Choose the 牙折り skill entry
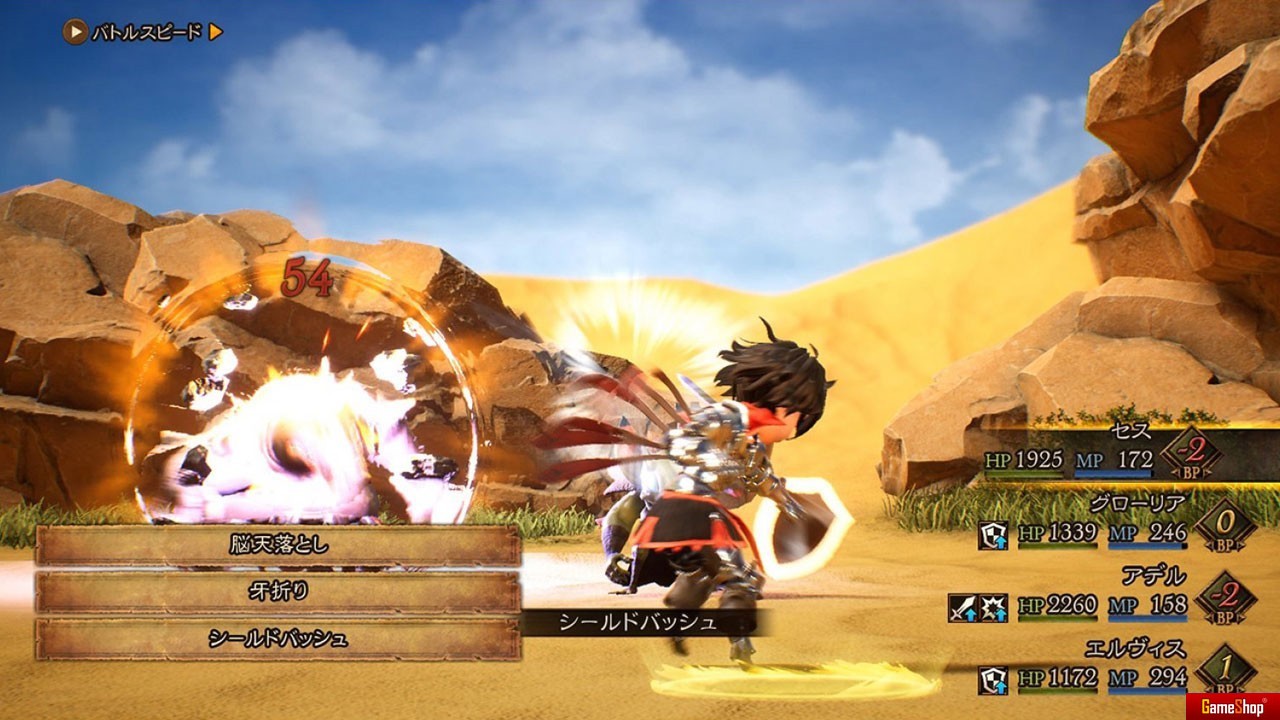 (x=278, y=592)
